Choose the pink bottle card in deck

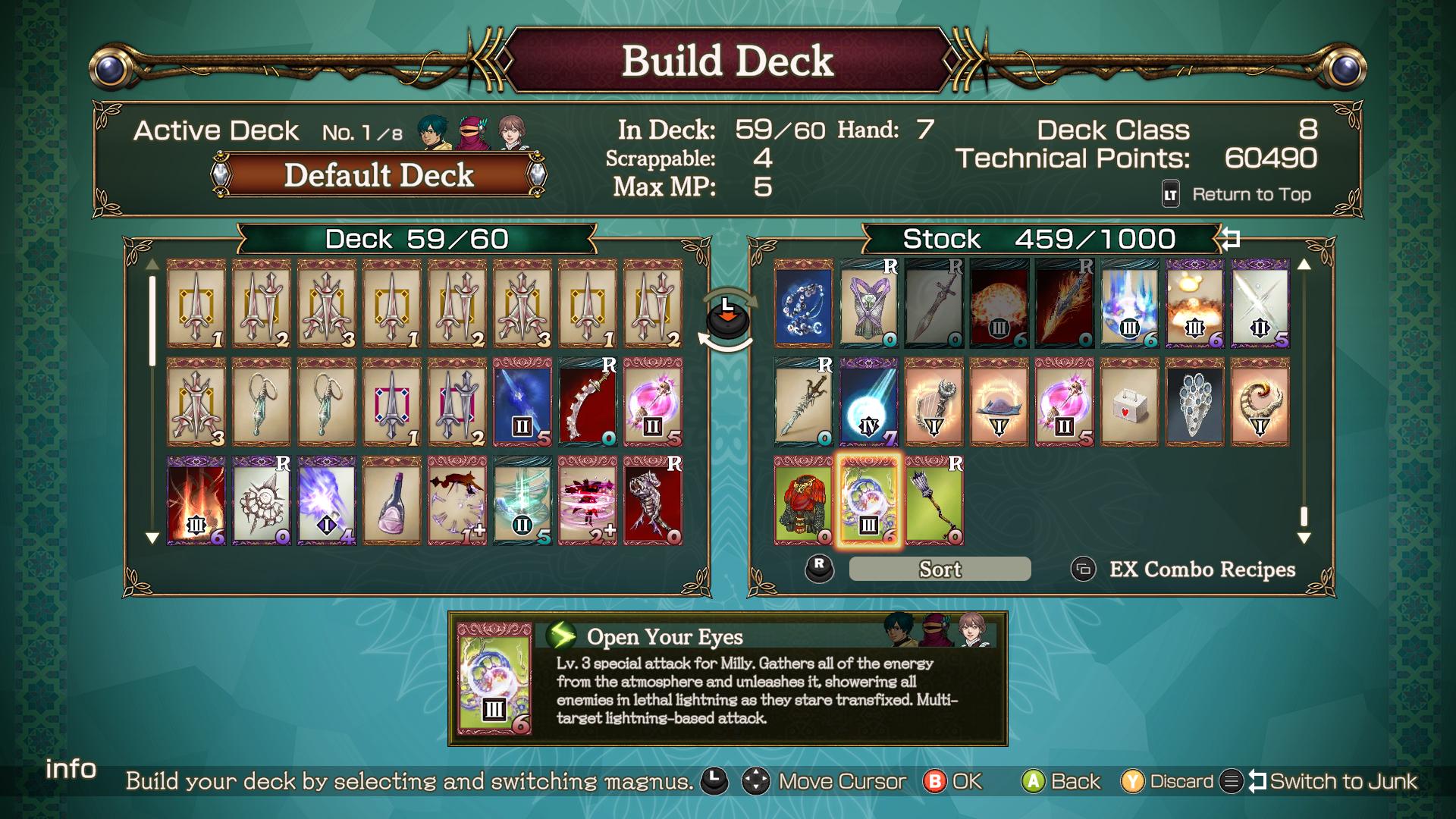point(391,500)
